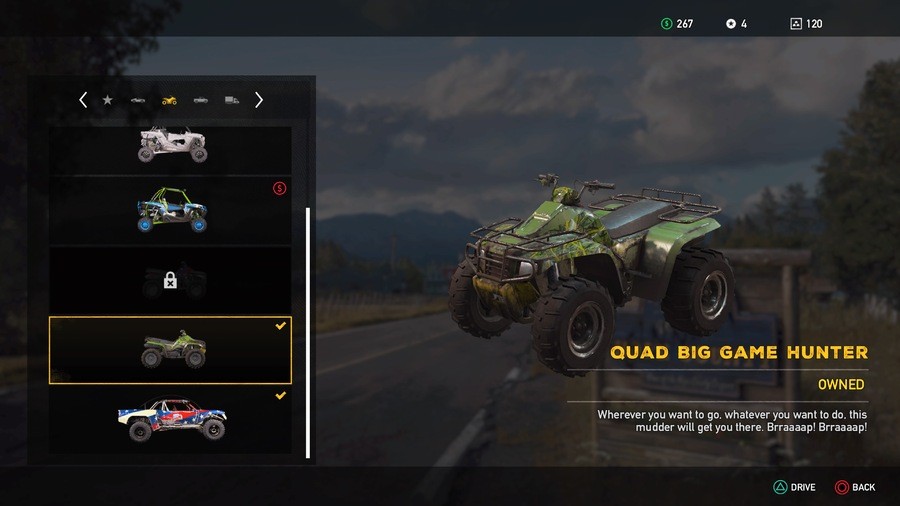Switch to the cars category tab
This screenshot has width=900, height=506.
pyautogui.click(x=138, y=100)
